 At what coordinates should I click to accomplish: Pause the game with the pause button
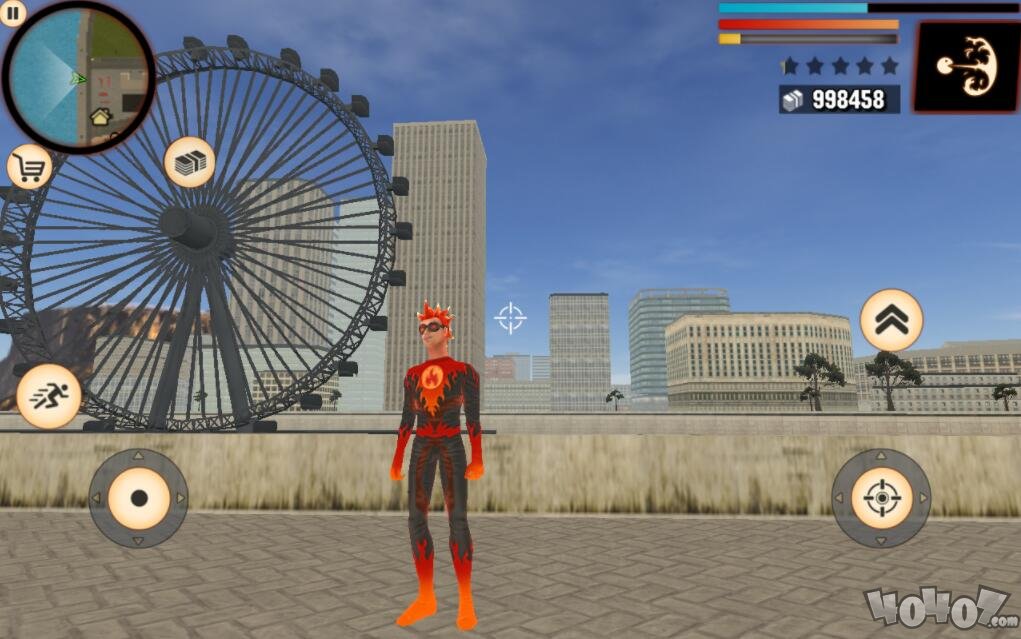click(14, 14)
